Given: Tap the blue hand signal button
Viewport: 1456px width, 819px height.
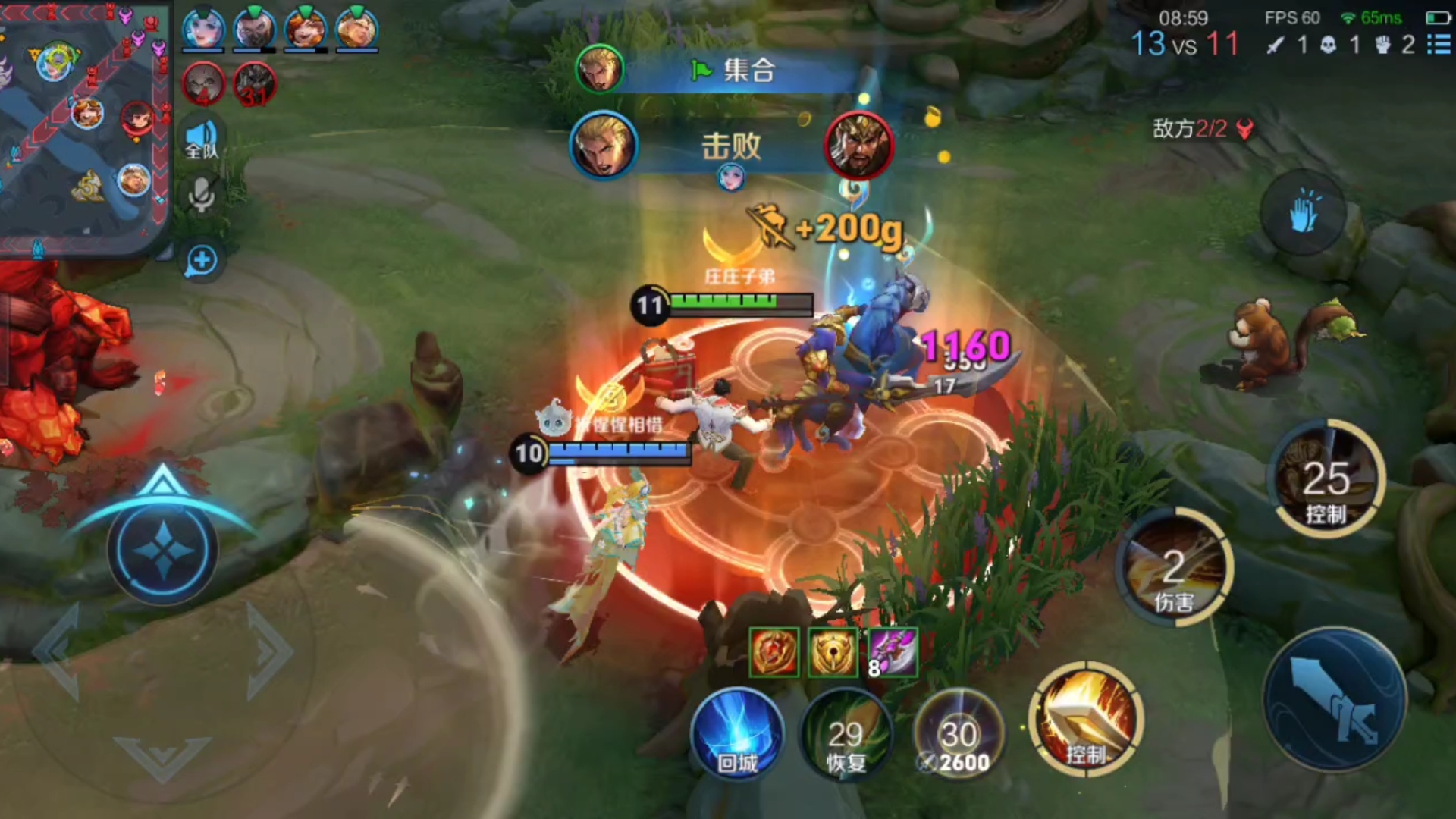Looking at the screenshot, I should 1303,212.
